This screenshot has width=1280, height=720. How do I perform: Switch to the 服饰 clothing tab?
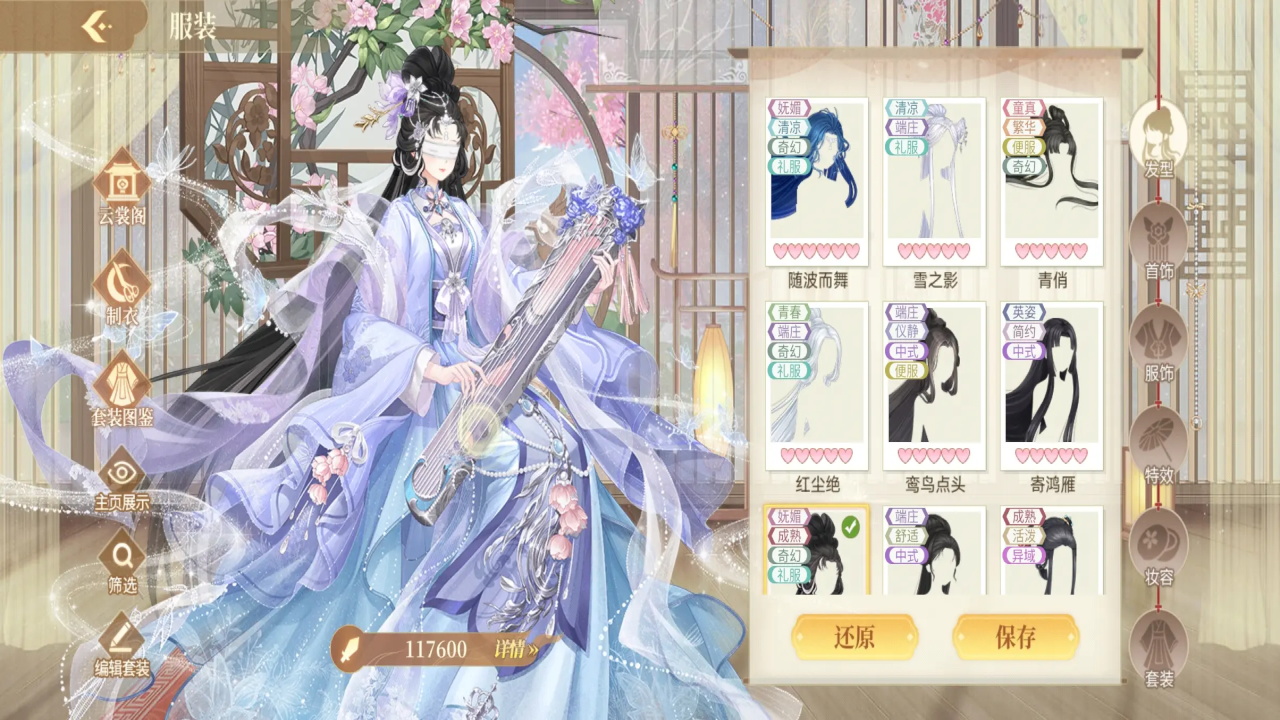(x=1159, y=343)
